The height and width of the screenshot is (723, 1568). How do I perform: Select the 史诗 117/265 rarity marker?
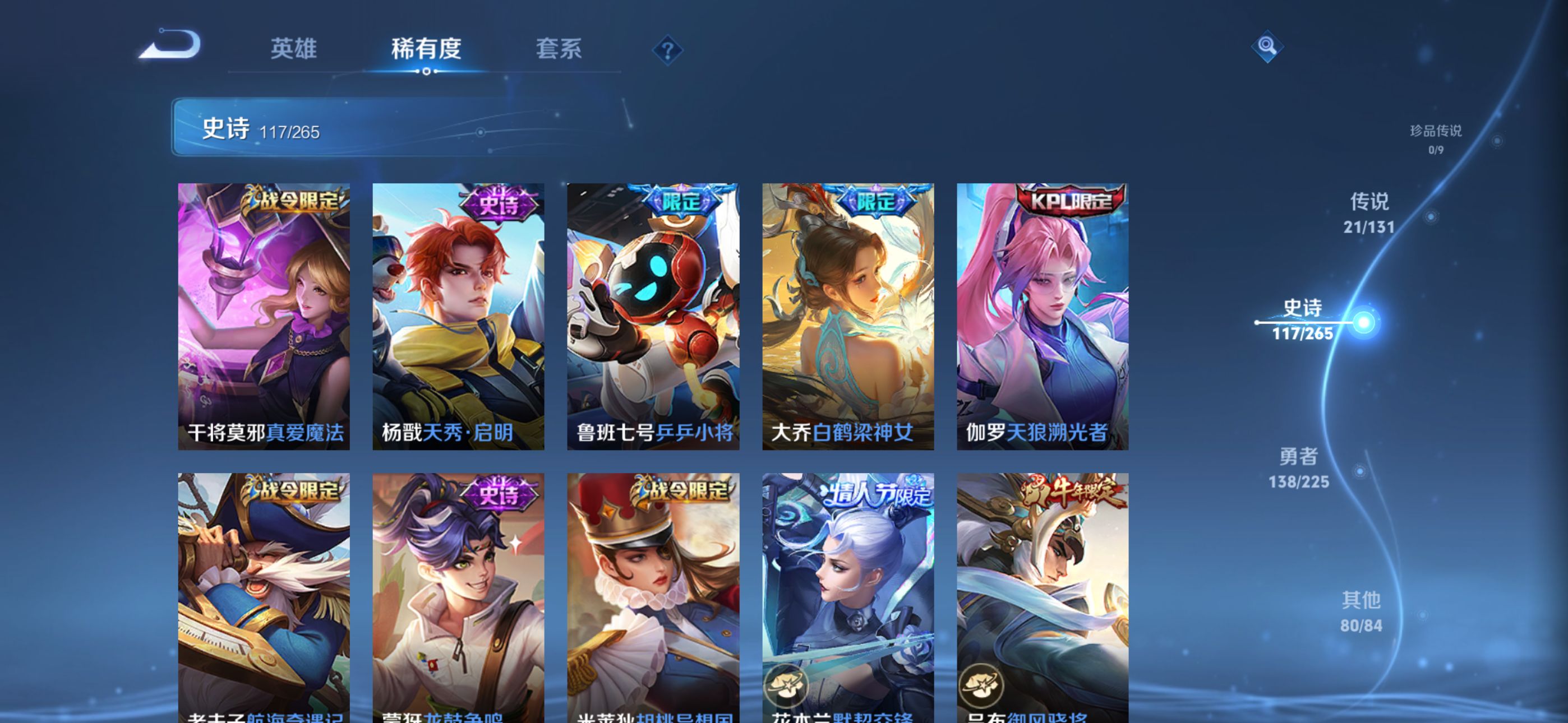pos(1303,320)
